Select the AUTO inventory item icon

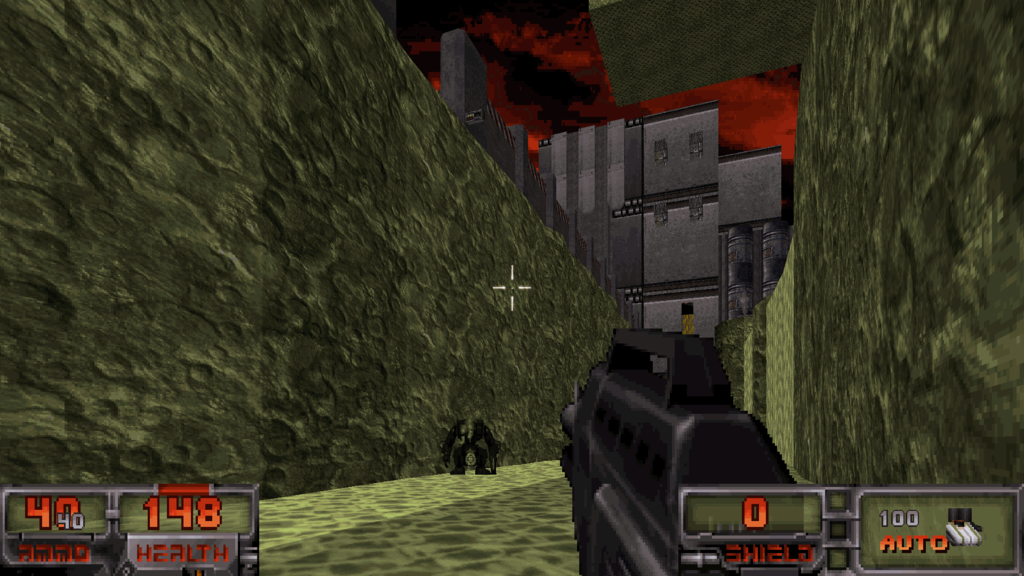[964, 529]
